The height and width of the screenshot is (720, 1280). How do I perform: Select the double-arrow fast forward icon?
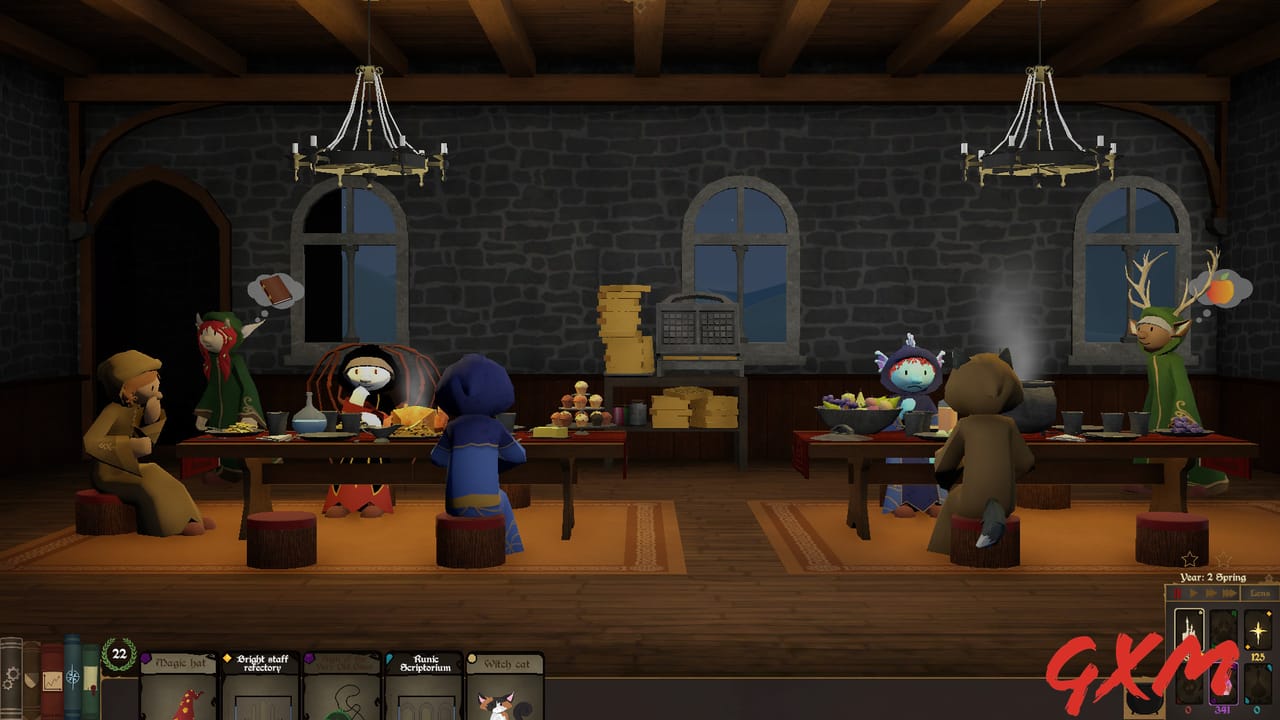1212,593
